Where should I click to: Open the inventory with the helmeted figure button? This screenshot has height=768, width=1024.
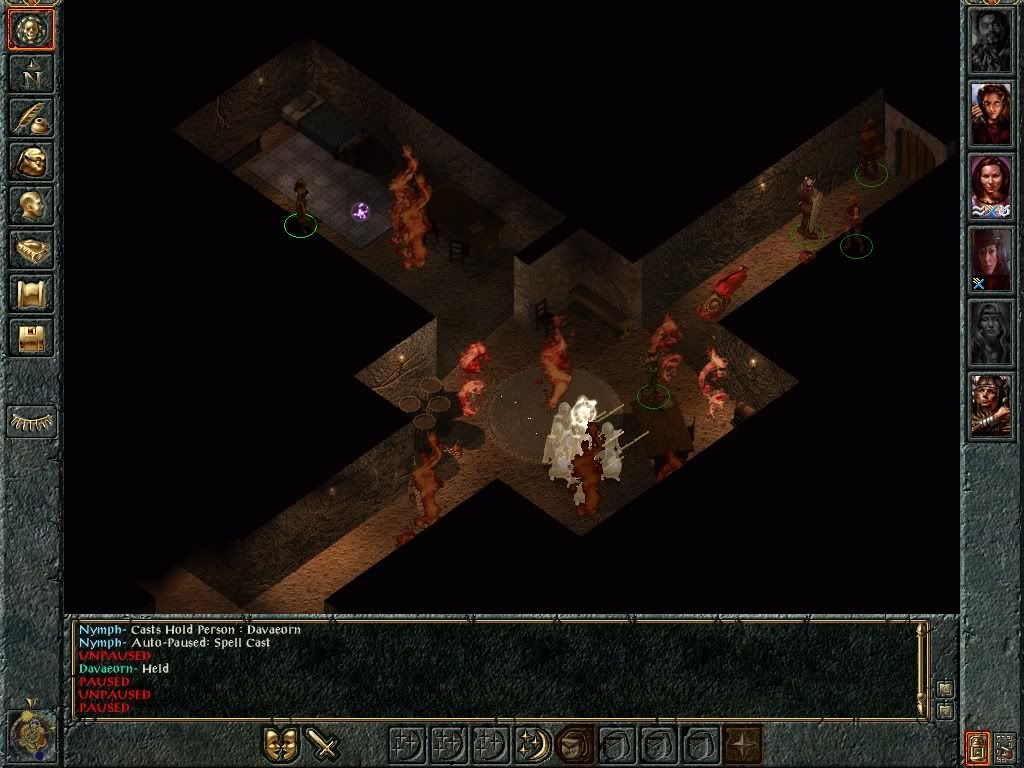tap(31, 161)
